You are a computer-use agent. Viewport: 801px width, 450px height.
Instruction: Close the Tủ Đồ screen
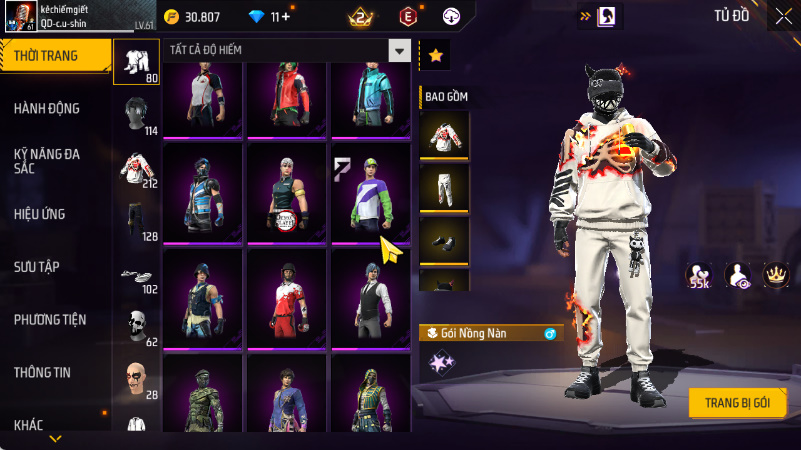click(782, 16)
